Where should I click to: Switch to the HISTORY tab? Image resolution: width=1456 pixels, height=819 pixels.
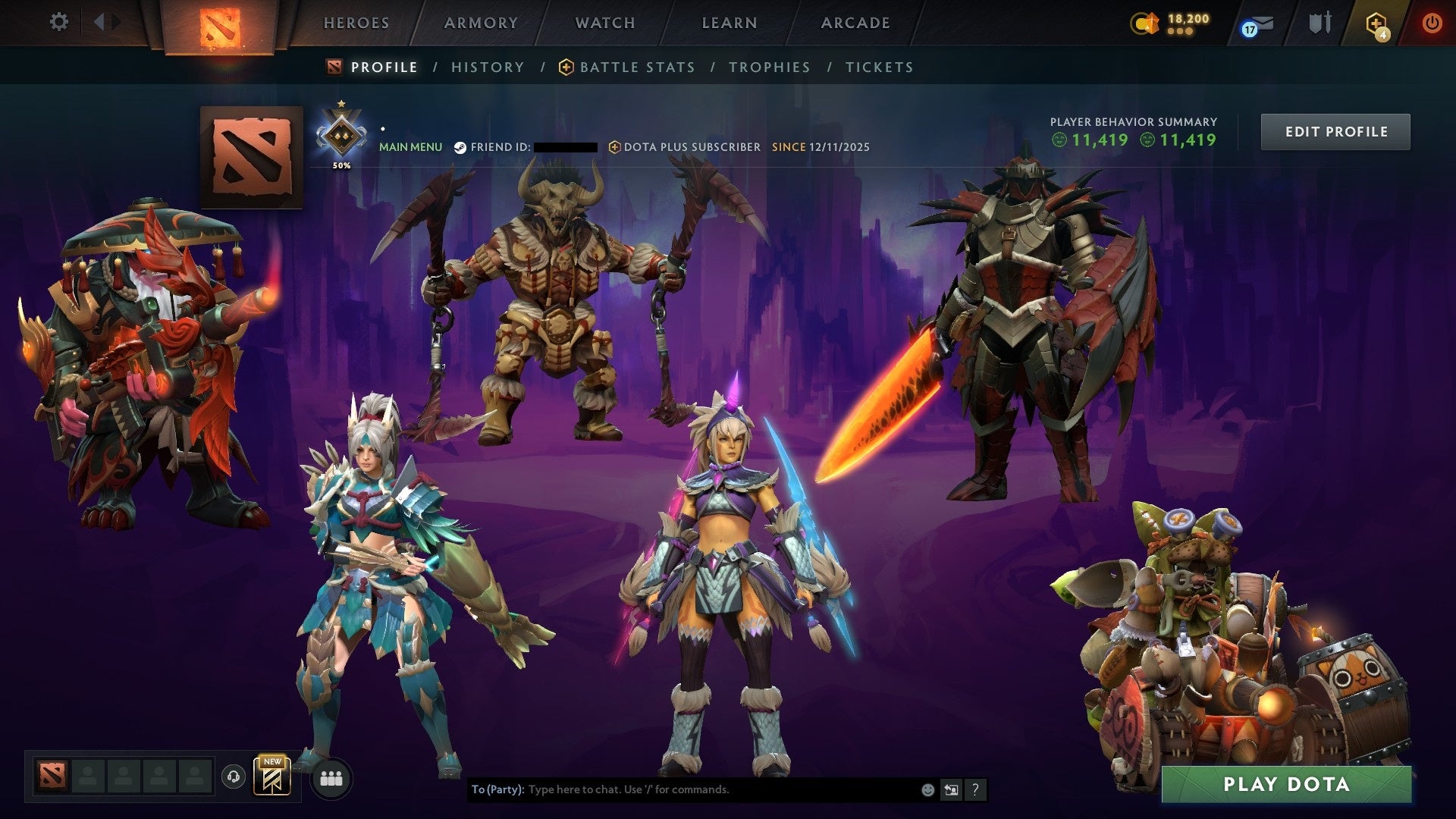click(488, 67)
